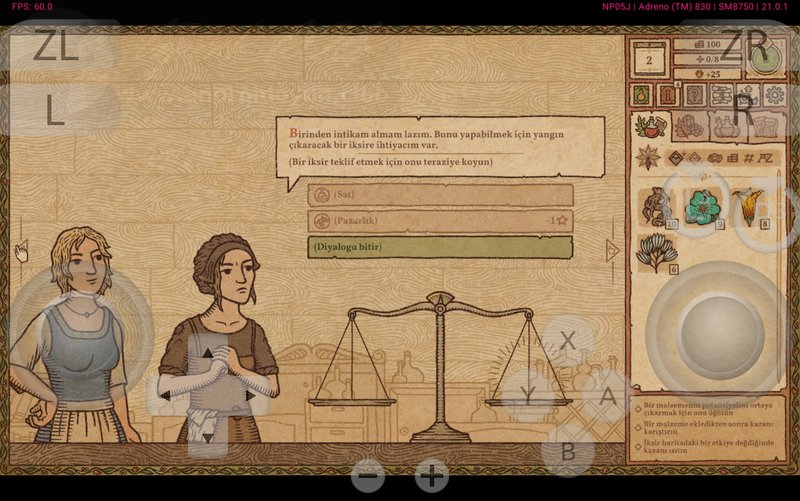Click the right arrow to next room
The height and width of the screenshot is (501, 800).
(612, 250)
